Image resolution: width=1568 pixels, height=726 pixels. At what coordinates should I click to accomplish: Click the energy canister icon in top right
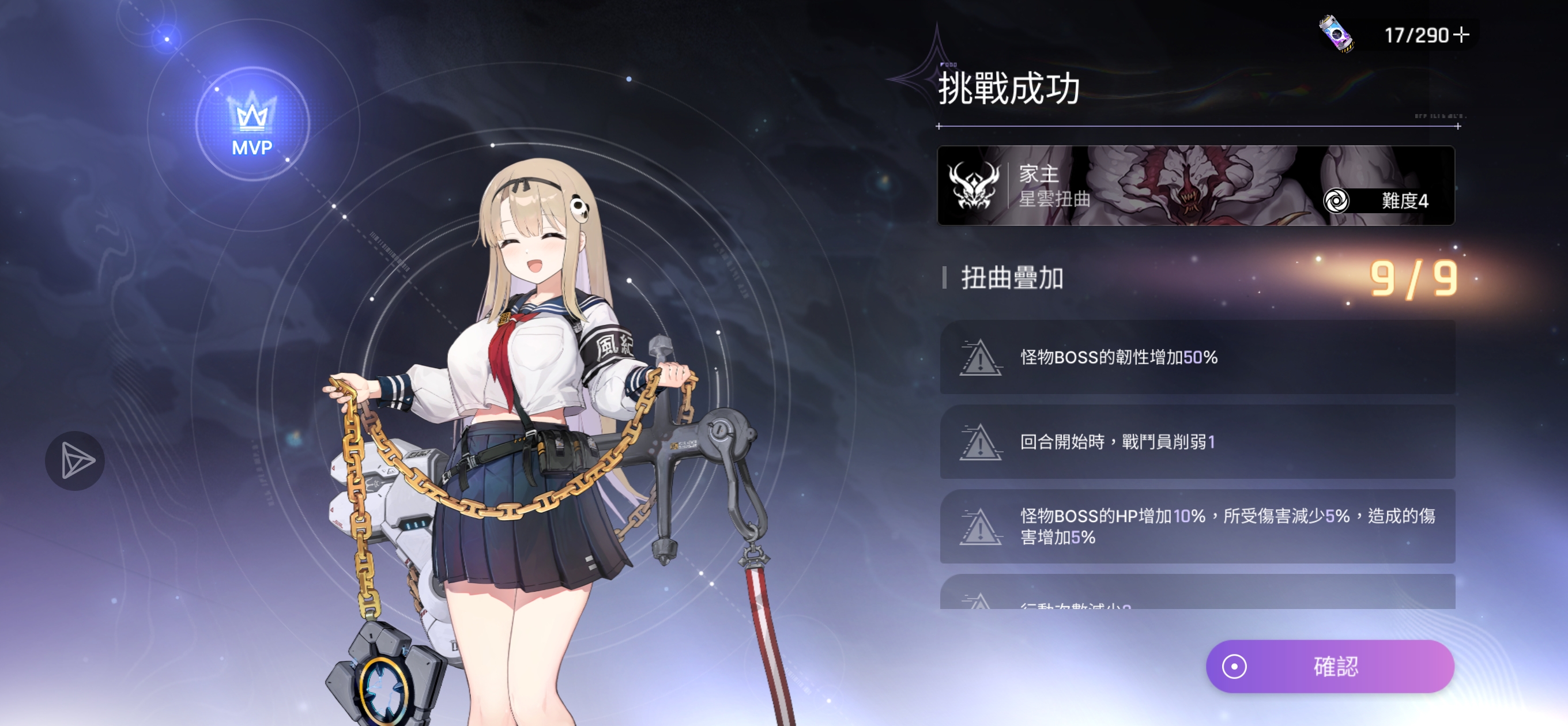1337,35
